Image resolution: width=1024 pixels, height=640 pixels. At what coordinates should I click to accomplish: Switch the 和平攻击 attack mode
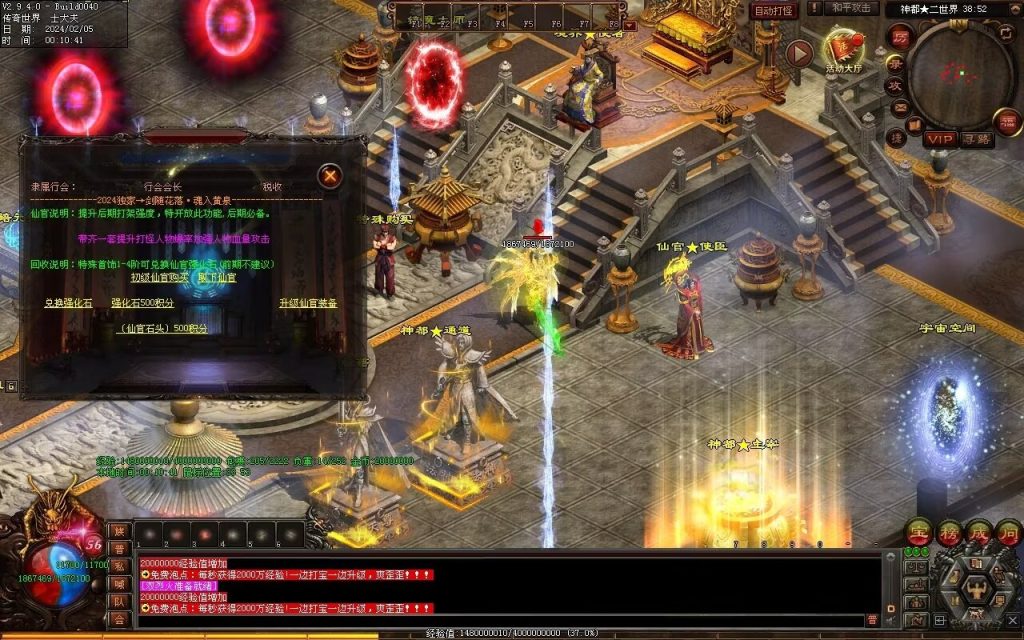pos(853,9)
